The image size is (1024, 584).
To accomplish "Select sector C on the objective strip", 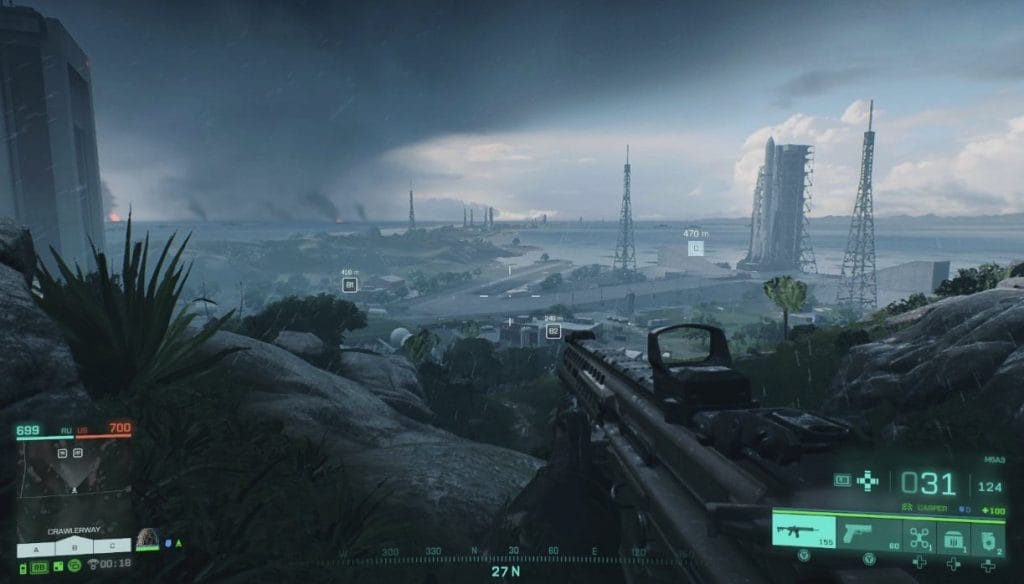I will tap(110, 548).
